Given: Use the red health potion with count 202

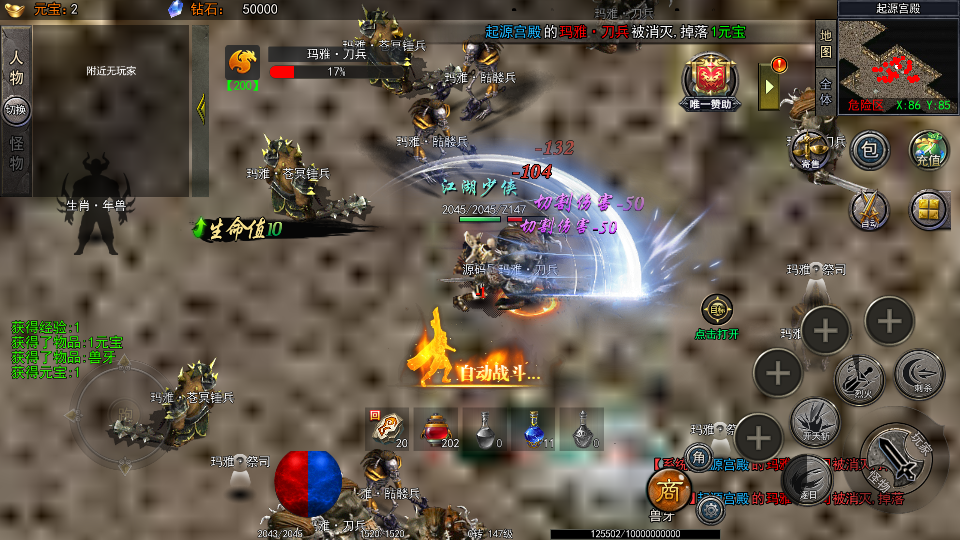Looking at the screenshot, I should click(x=436, y=427).
